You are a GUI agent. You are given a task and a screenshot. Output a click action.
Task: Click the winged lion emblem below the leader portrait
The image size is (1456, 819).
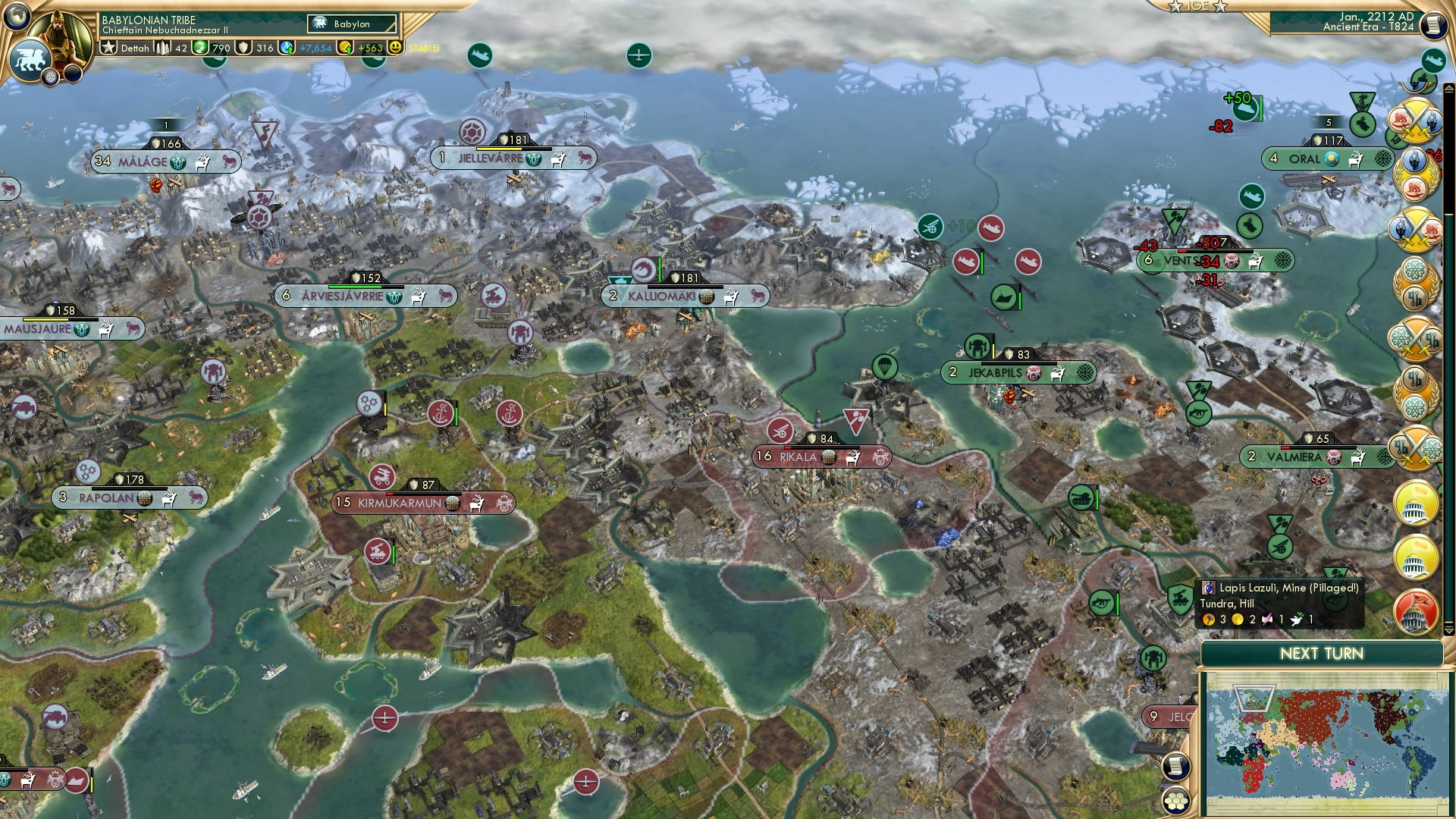click(x=30, y=59)
